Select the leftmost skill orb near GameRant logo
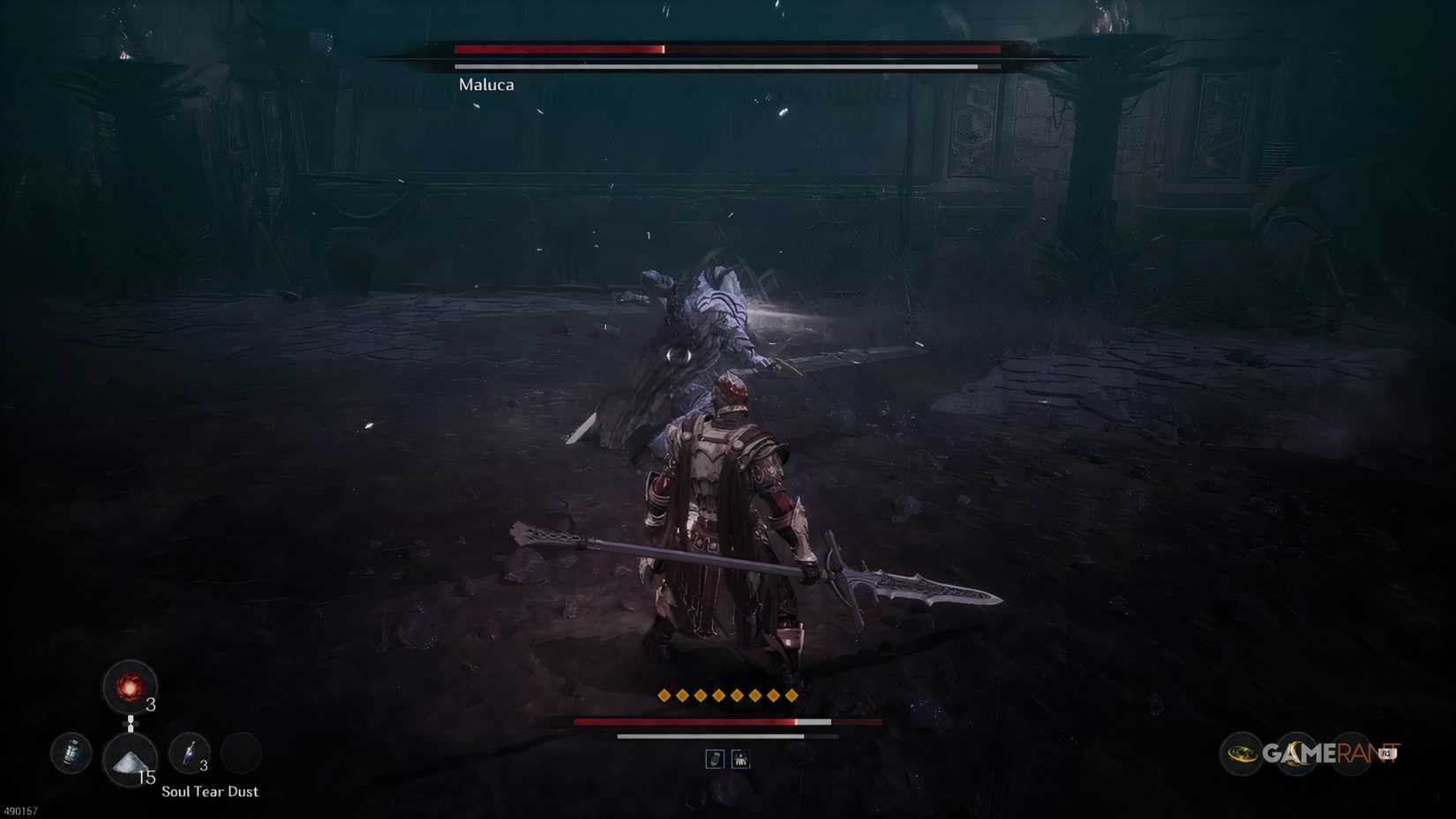 pos(1242,754)
